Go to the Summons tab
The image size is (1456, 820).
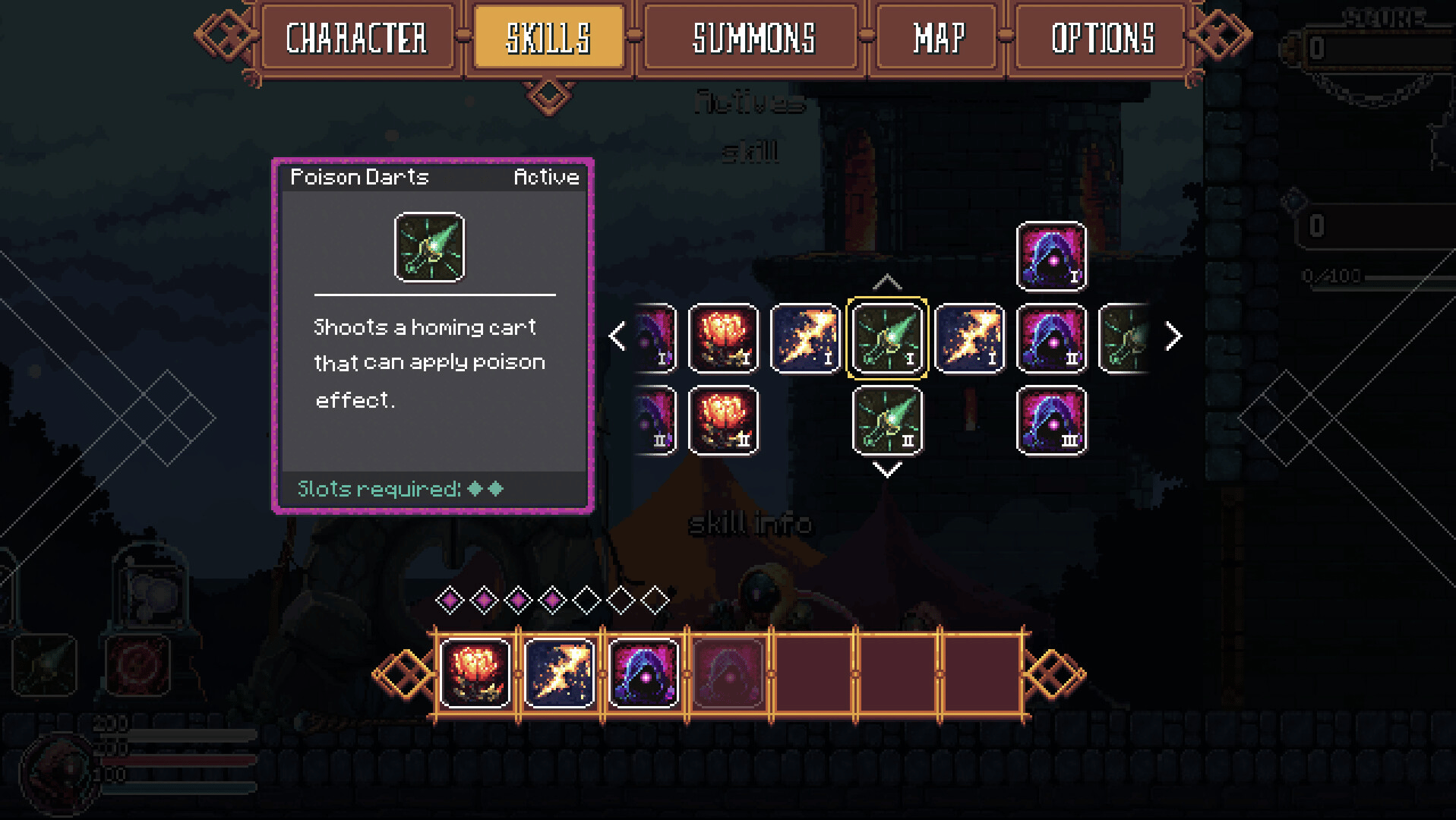(753, 39)
